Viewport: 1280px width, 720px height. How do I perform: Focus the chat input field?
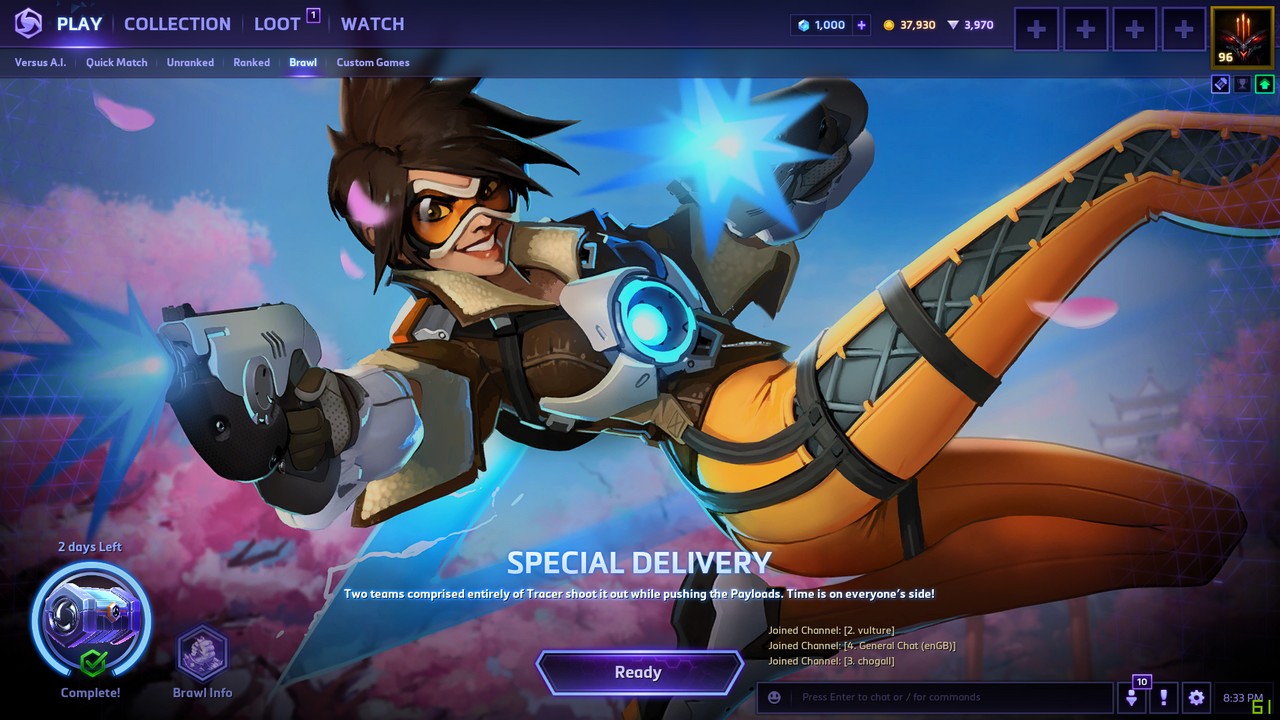click(x=950, y=697)
